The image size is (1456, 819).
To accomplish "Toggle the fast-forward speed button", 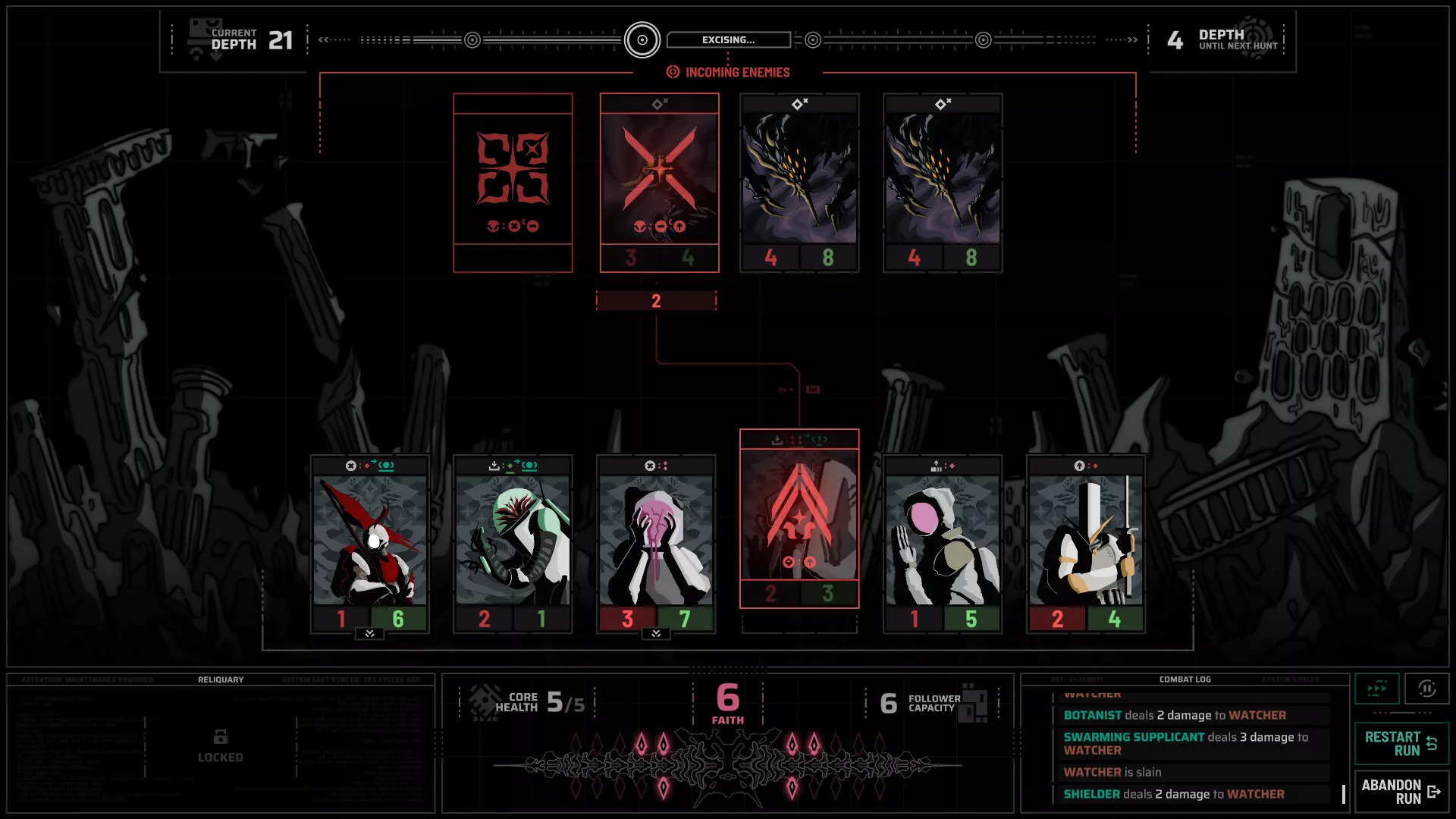I will pyautogui.click(x=1377, y=689).
